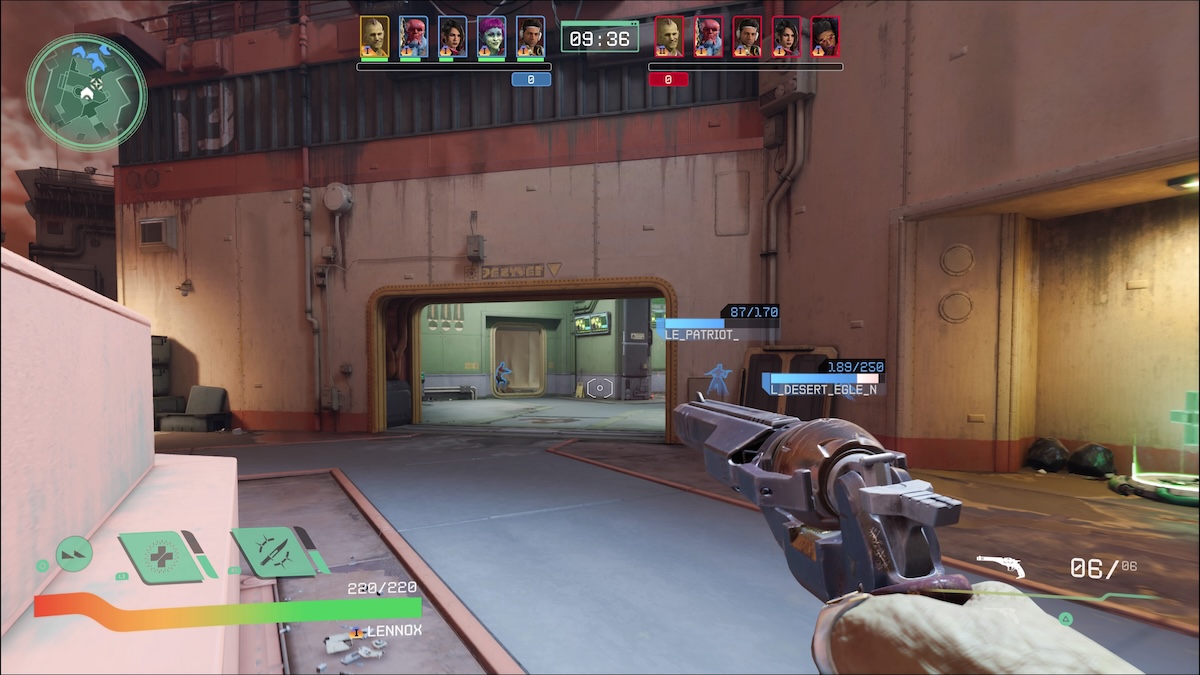Pick blue team's red-skinned bearded portrait
This screenshot has height=675, width=1200.
tap(413, 36)
